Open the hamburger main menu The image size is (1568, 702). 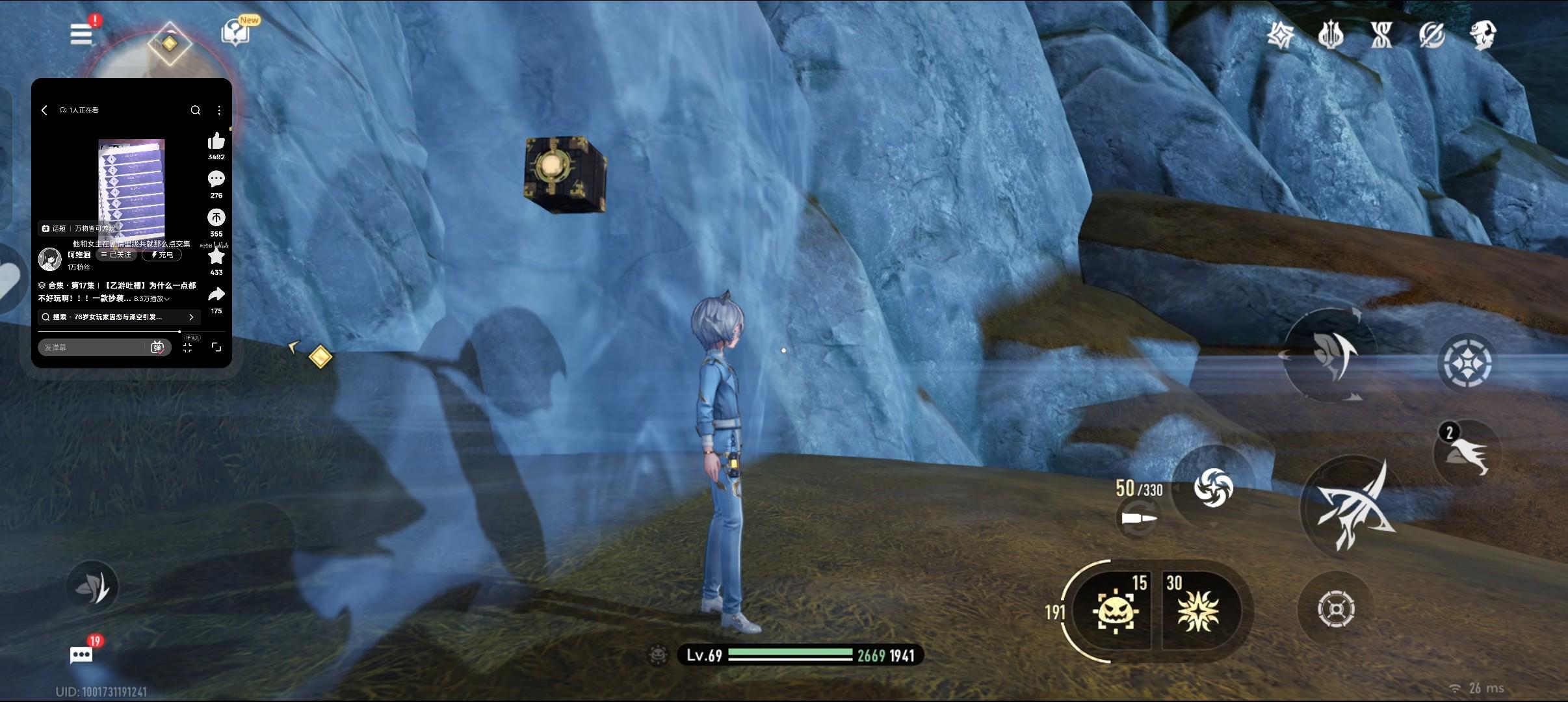click(81, 34)
